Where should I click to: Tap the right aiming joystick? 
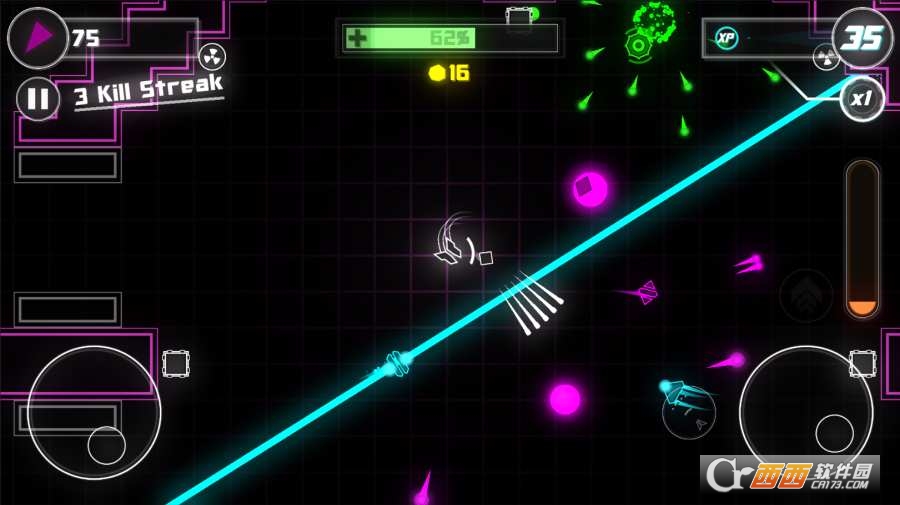click(x=806, y=411)
